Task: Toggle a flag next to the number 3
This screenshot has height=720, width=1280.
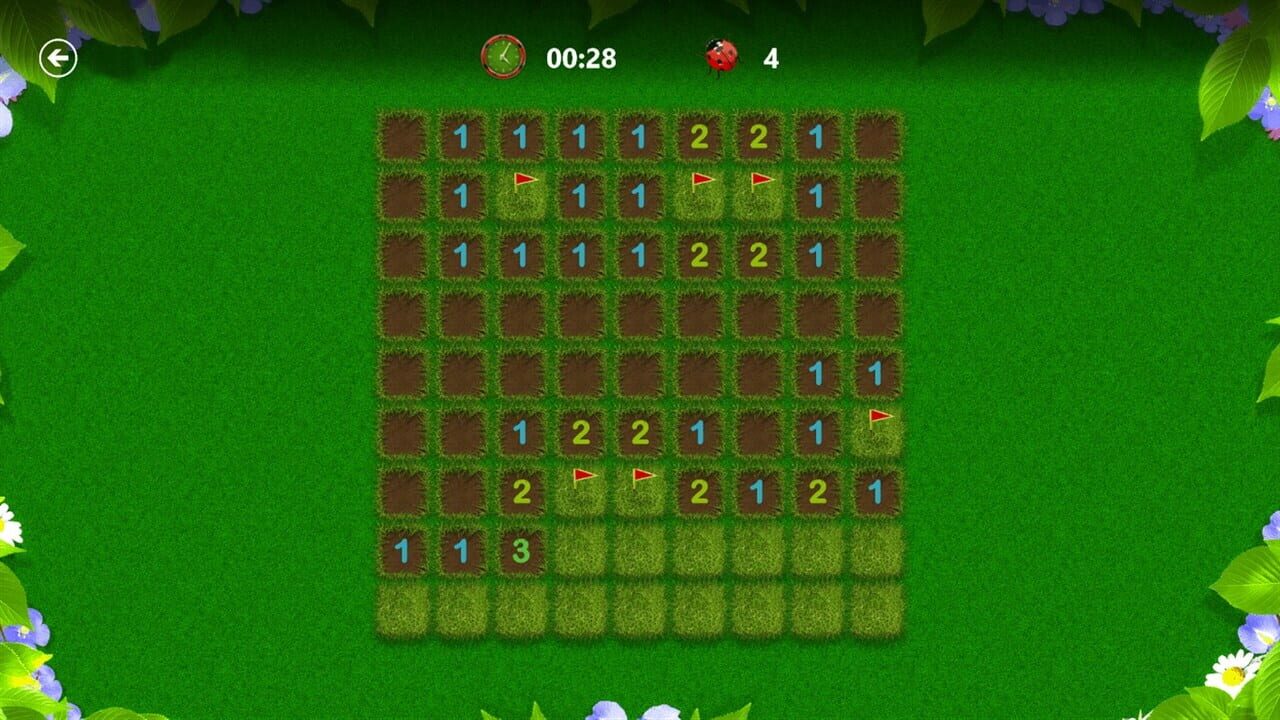Action: [581, 551]
